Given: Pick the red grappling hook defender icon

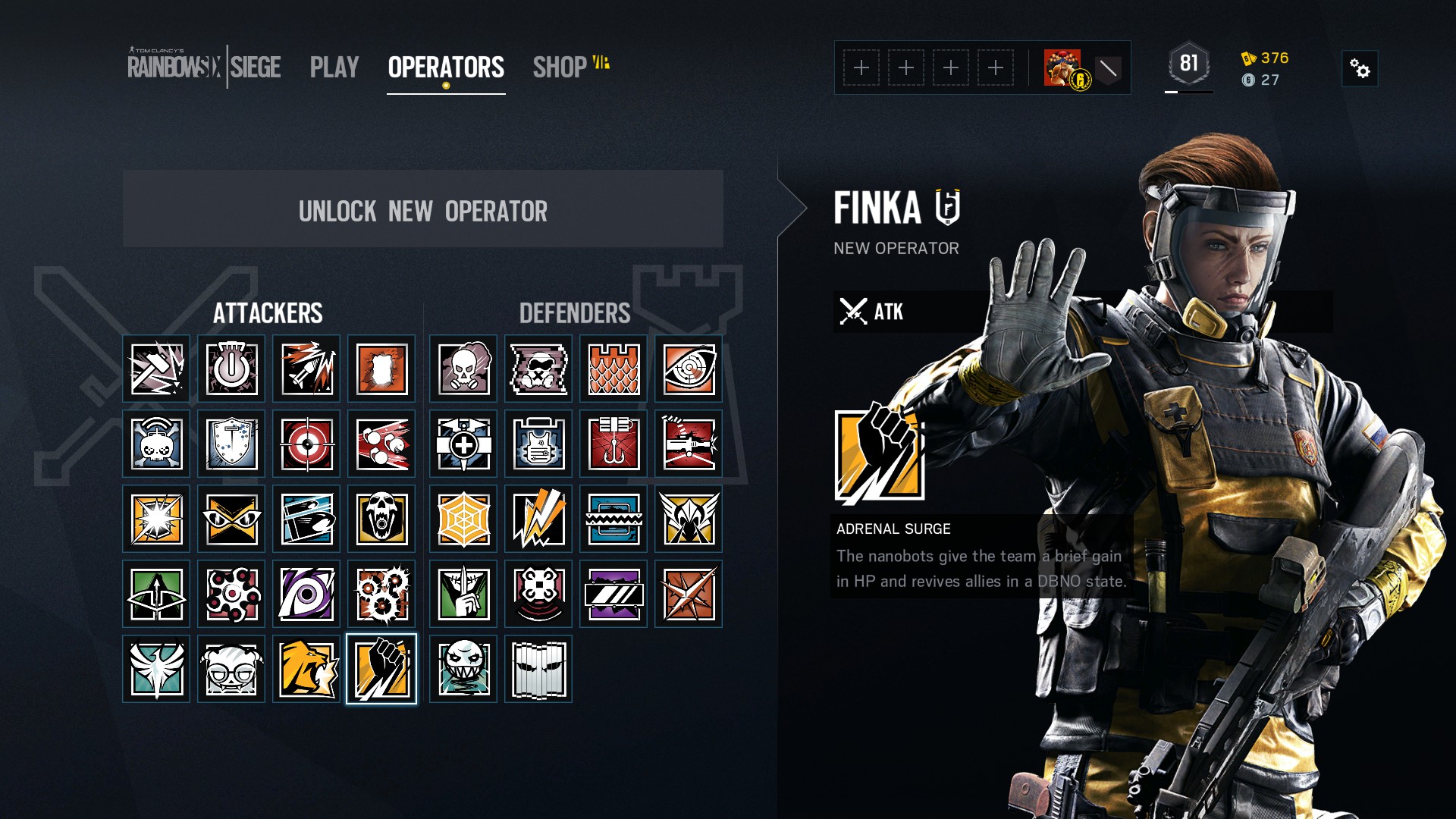Looking at the screenshot, I should (x=613, y=444).
